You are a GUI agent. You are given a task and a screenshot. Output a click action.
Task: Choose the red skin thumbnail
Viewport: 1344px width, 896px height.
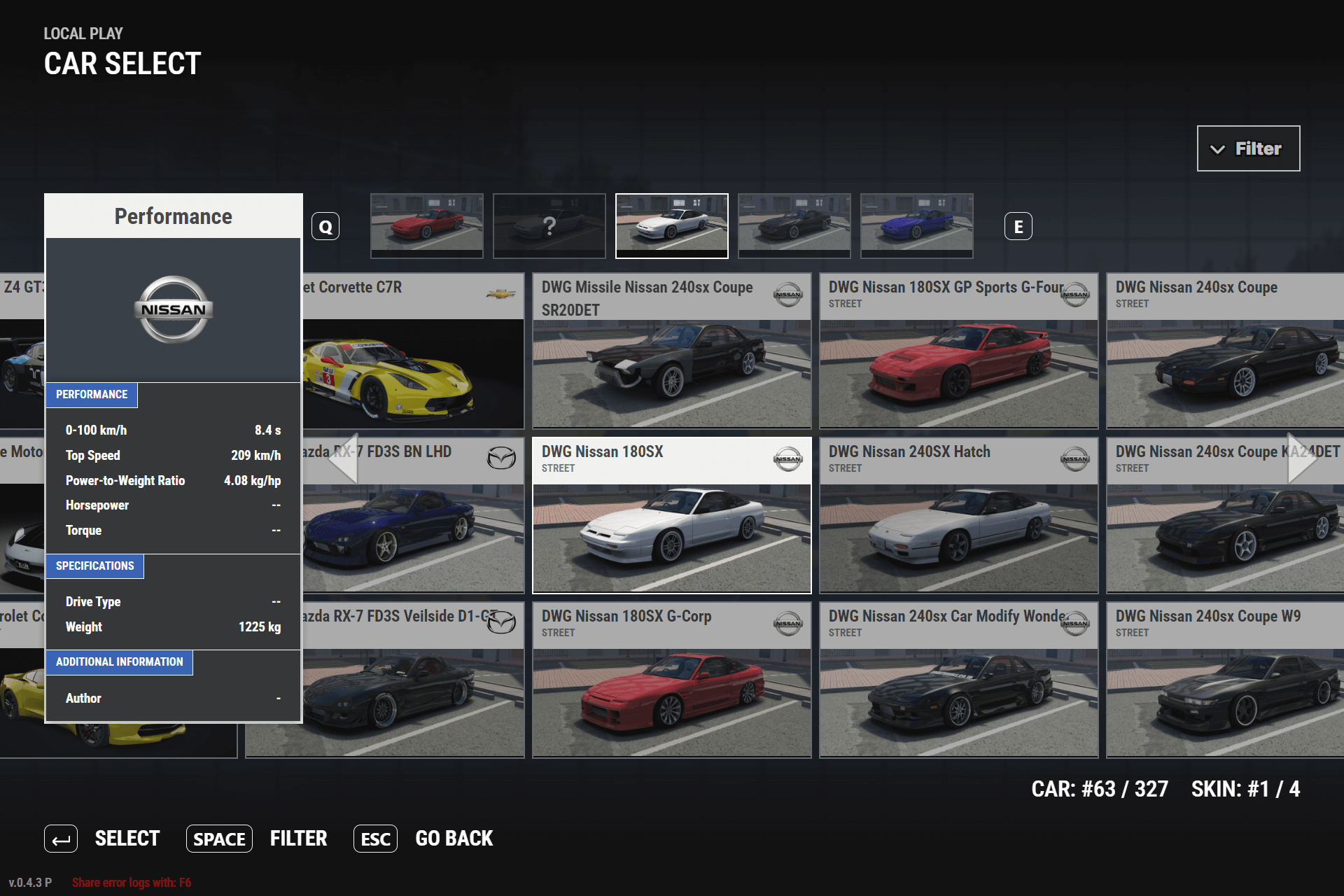[x=427, y=225]
